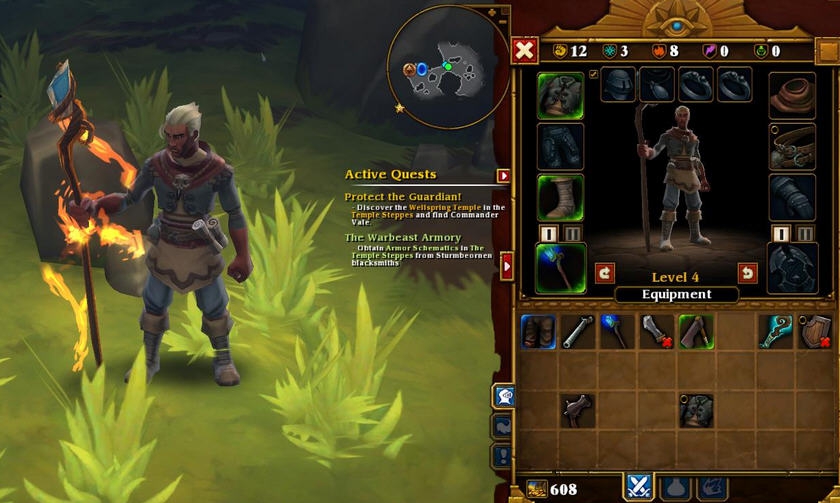Select the wooden shield in inventory
This screenshot has height=503, width=840.
pyautogui.click(x=815, y=332)
